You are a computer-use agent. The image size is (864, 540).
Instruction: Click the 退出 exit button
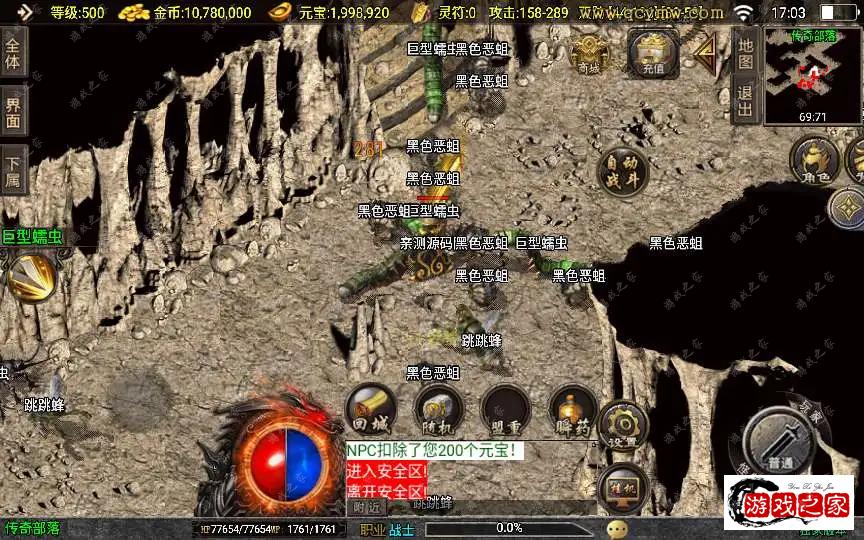click(745, 101)
